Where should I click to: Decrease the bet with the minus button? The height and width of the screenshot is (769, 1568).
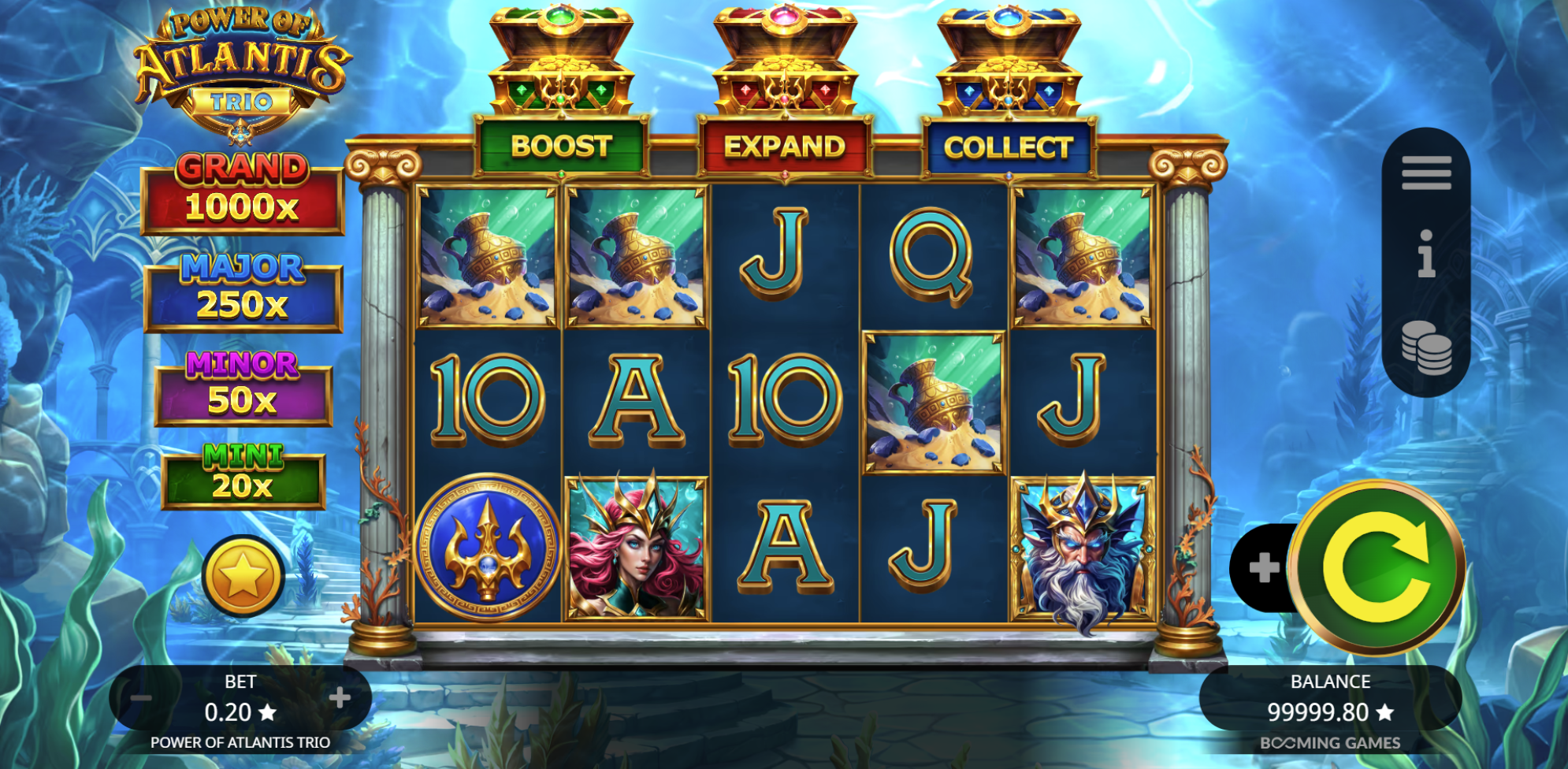[x=142, y=698]
